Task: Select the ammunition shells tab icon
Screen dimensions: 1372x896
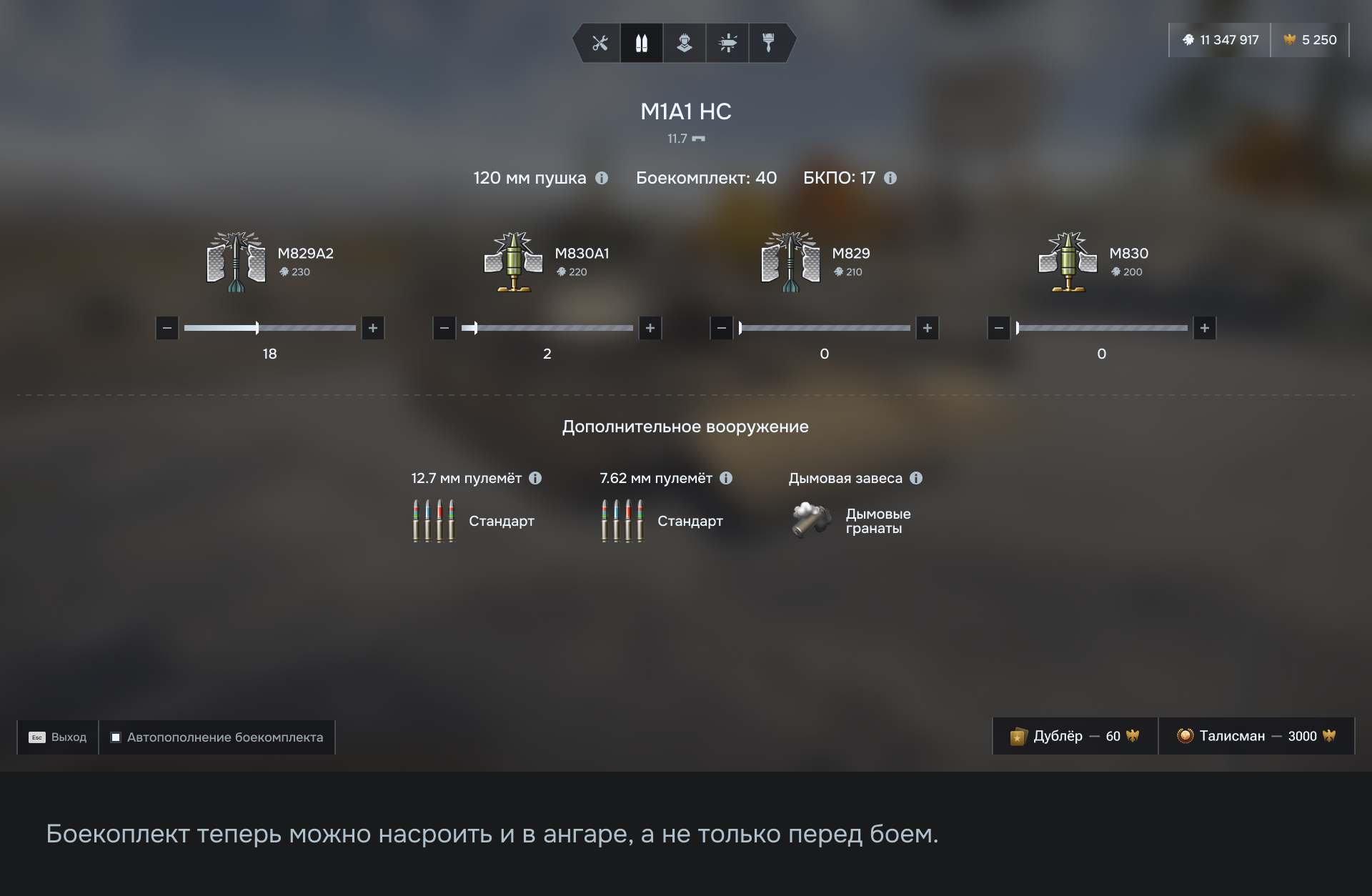Action: tap(641, 43)
